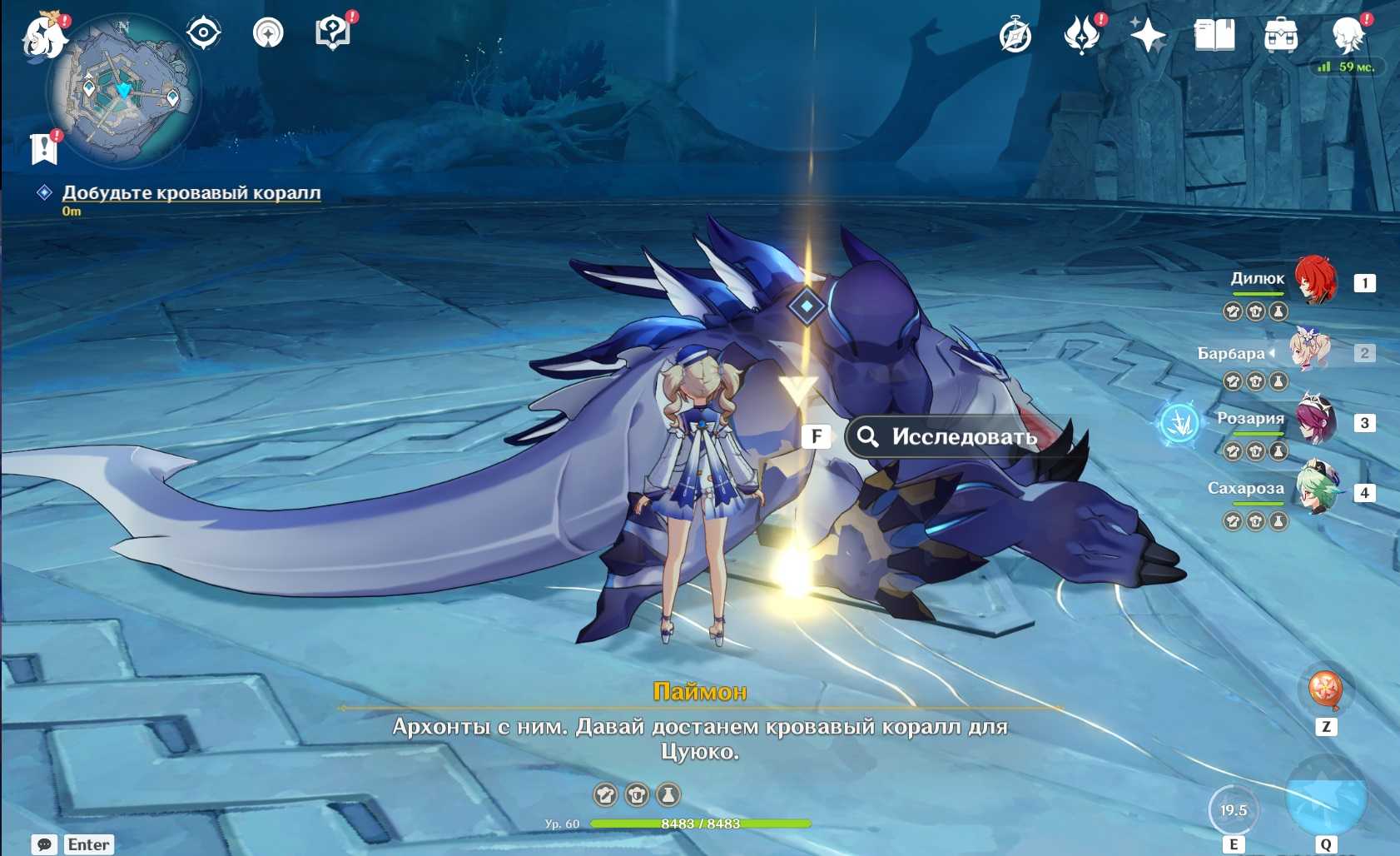Open the Paimon menu icon
This screenshot has width=1400, height=856.
[x=43, y=36]
